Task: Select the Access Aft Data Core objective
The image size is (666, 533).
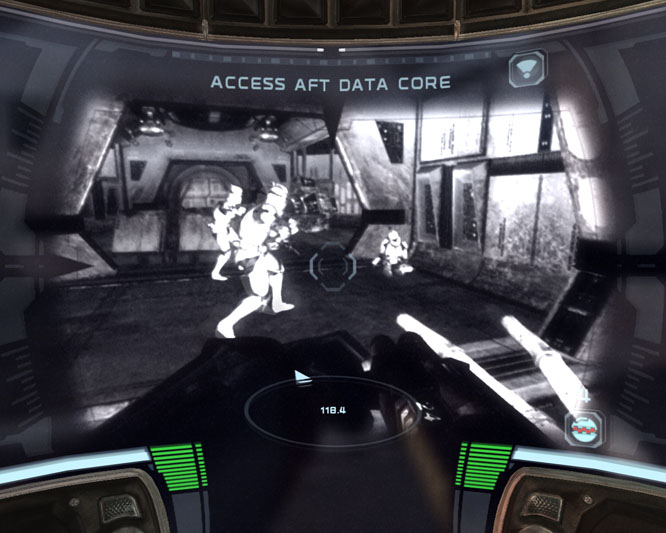Action: [329, 82]
